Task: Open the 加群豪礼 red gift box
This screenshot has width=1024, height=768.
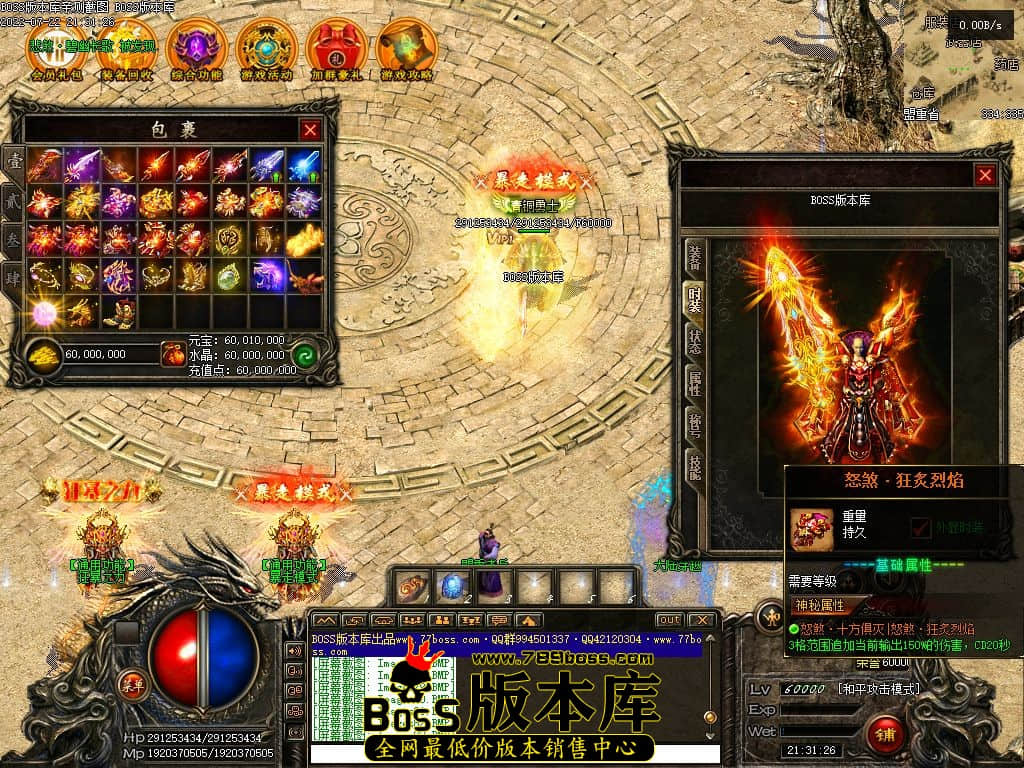Action: pos(336,48)
